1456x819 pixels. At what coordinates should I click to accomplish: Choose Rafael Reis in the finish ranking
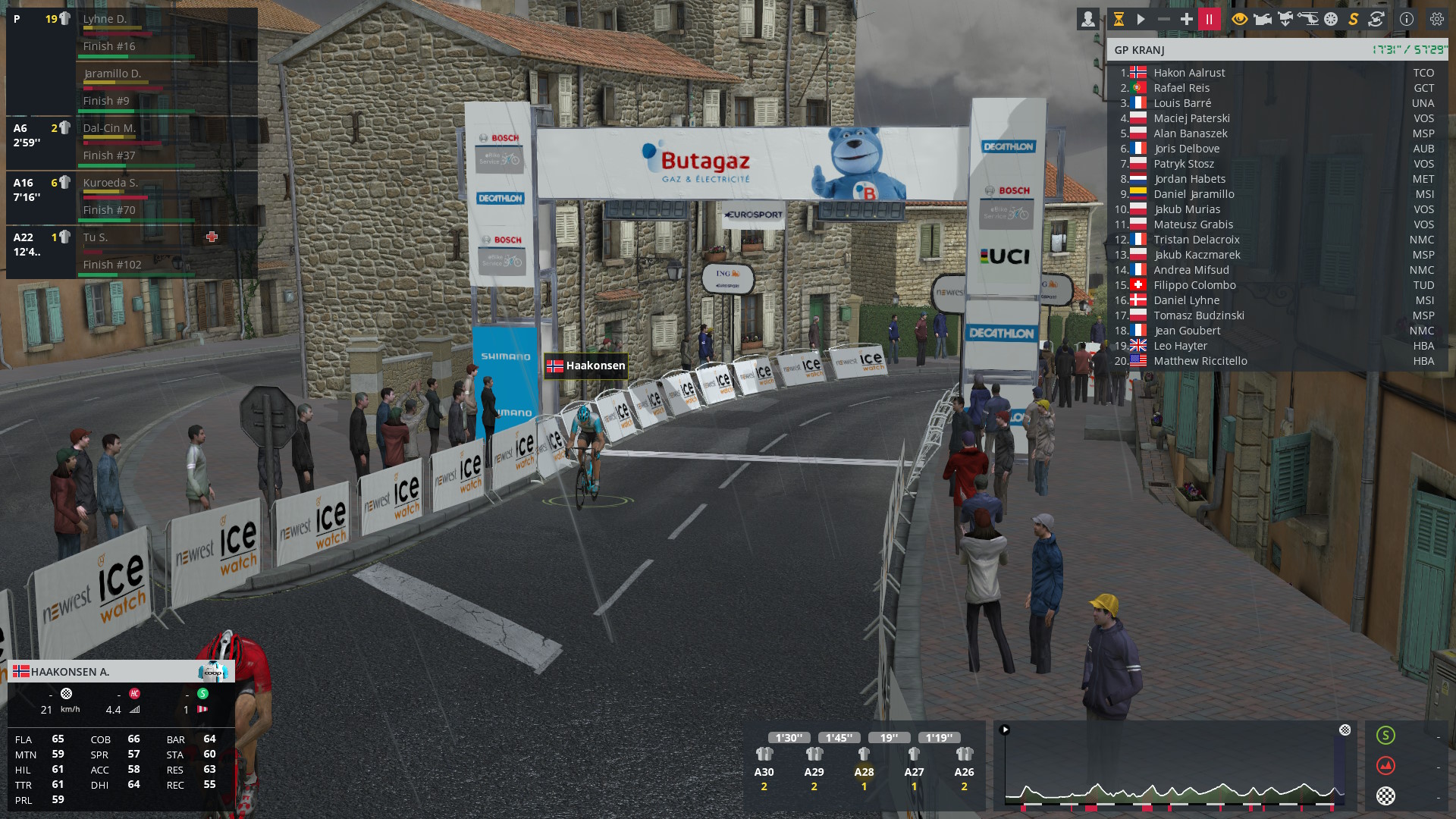click(1181, 88)
